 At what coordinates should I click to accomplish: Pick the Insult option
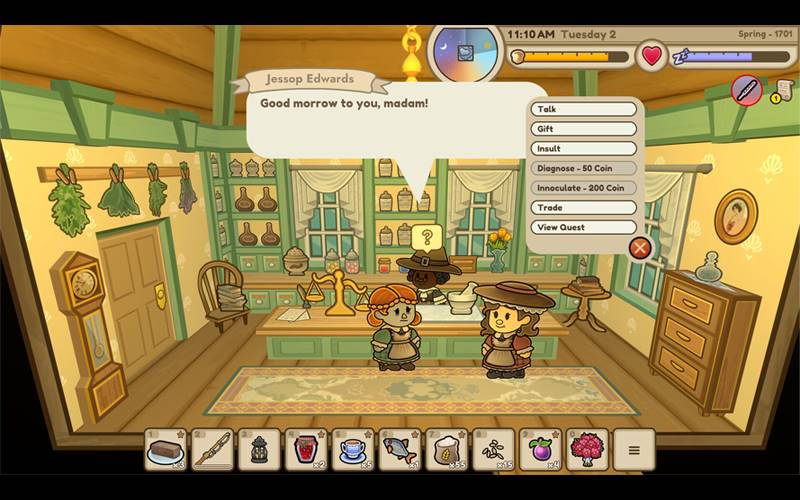click(x=584, y=148)
